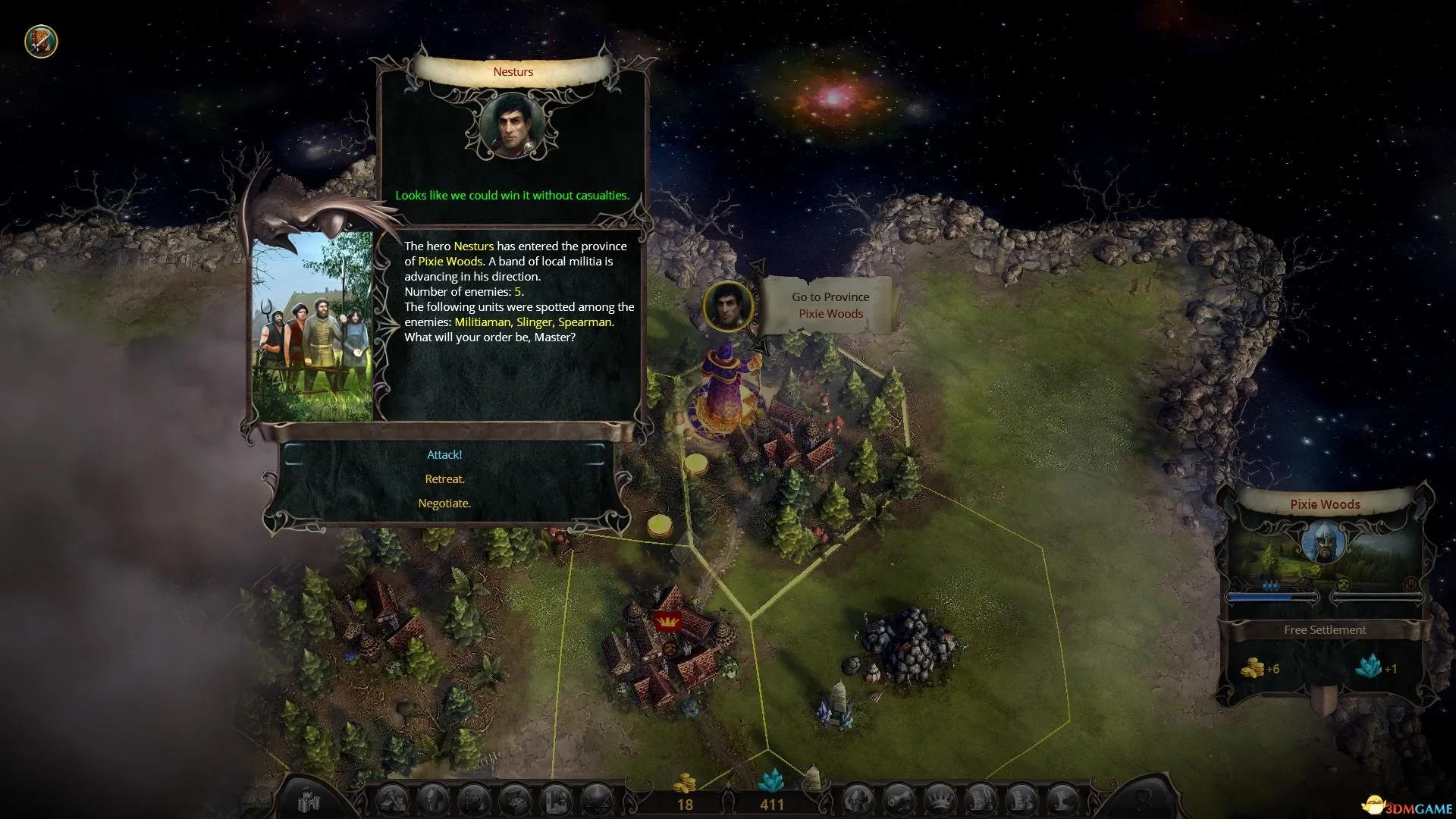Select Nesturs hero marker on the map
Viewport: 1456px width, 819px height.
[x=728, y=306]
